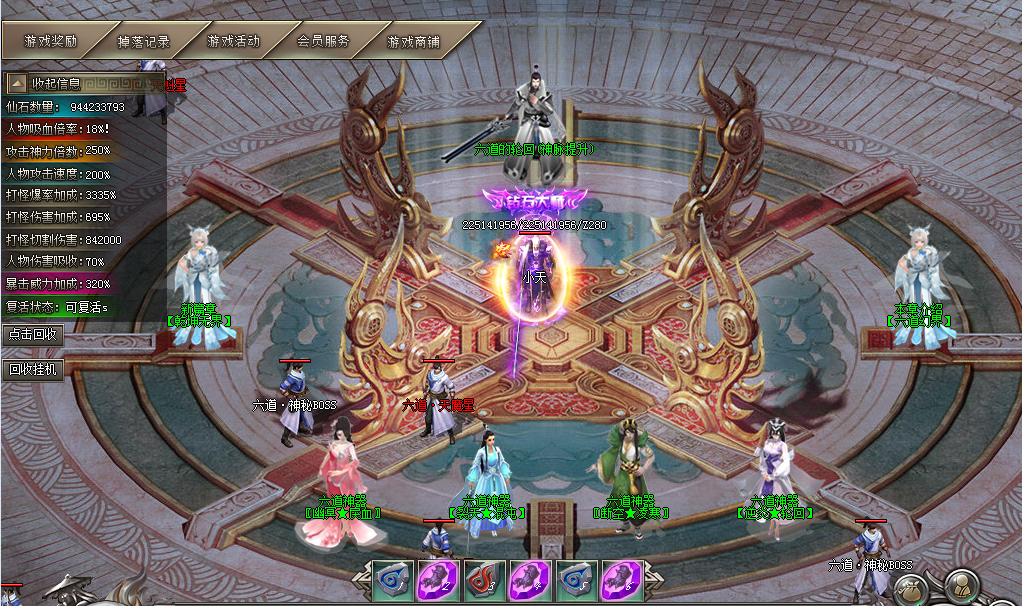Select the purple gem in hotbar slot 2
Screen dimensions: 1022x606
coord(439,581)
